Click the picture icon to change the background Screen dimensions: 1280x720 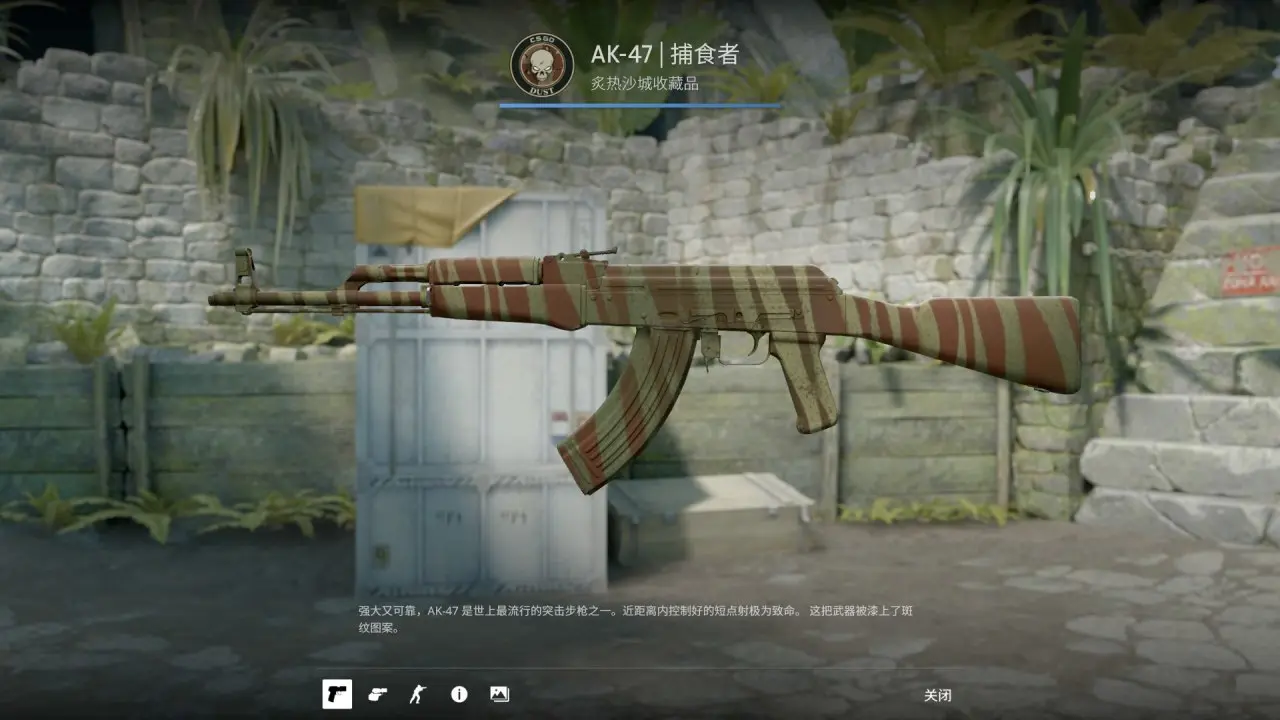(499, 694)
